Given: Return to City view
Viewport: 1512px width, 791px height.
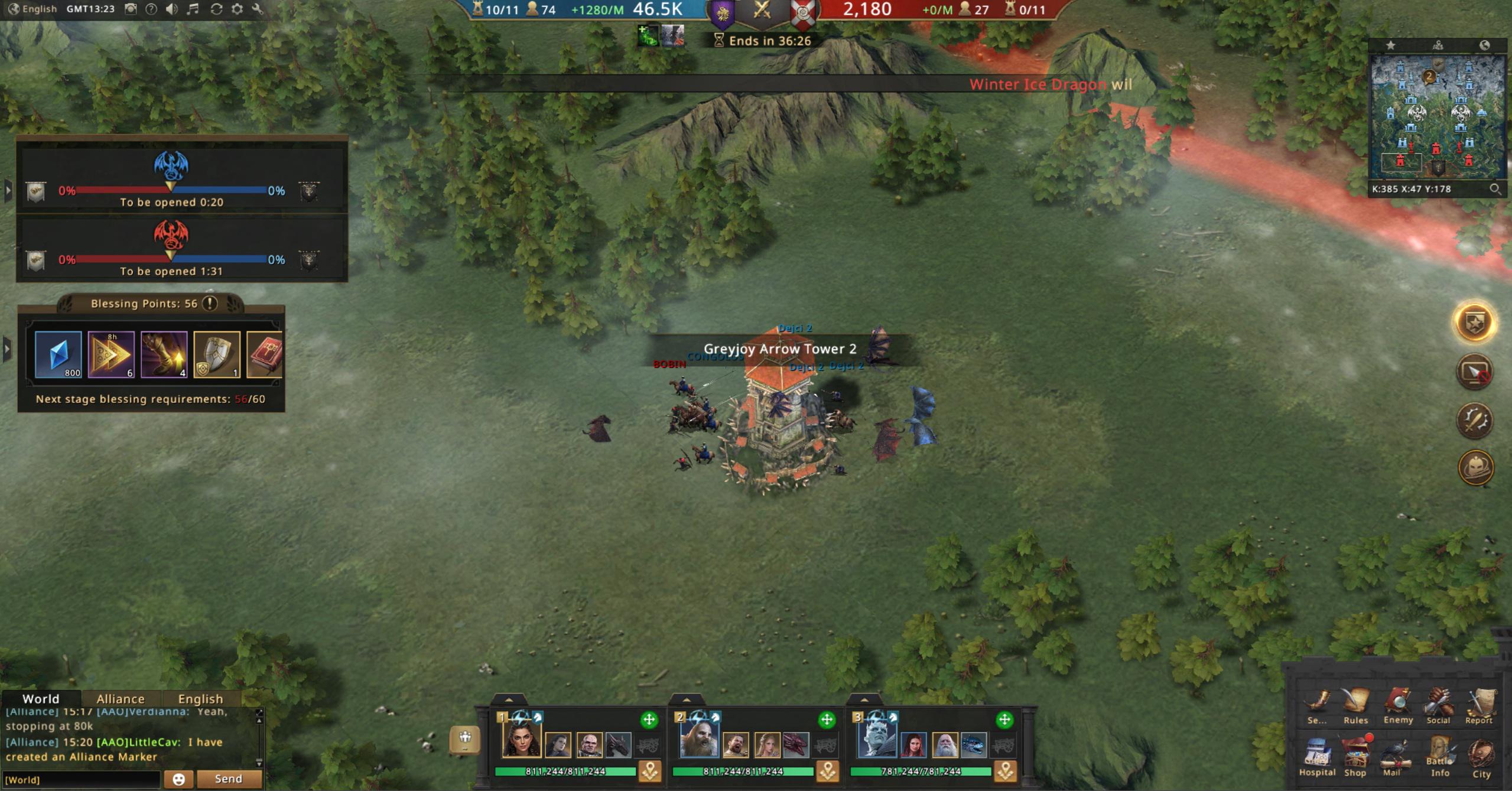Looking at the screenshot, I should 1481,757.
